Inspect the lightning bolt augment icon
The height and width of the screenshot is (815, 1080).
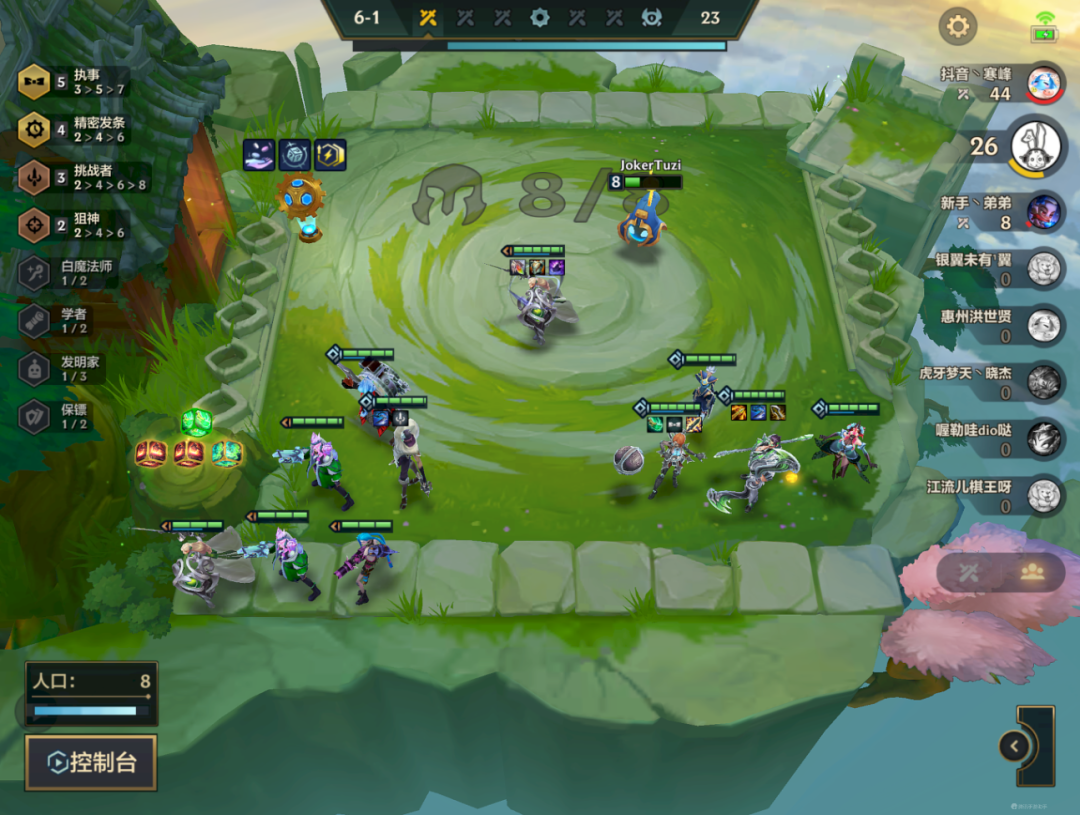330,155
